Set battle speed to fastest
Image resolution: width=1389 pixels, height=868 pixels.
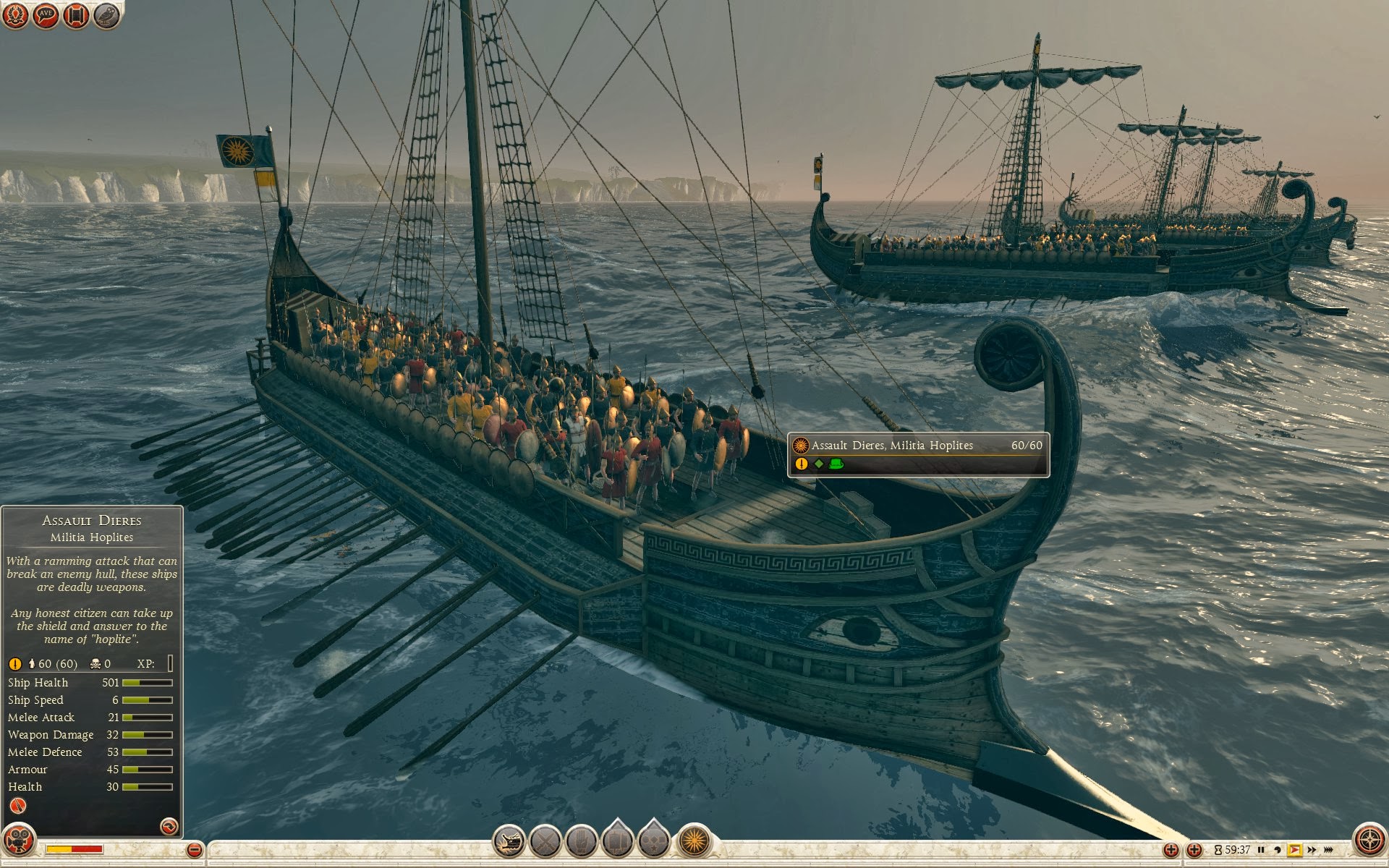[1328, 850]
